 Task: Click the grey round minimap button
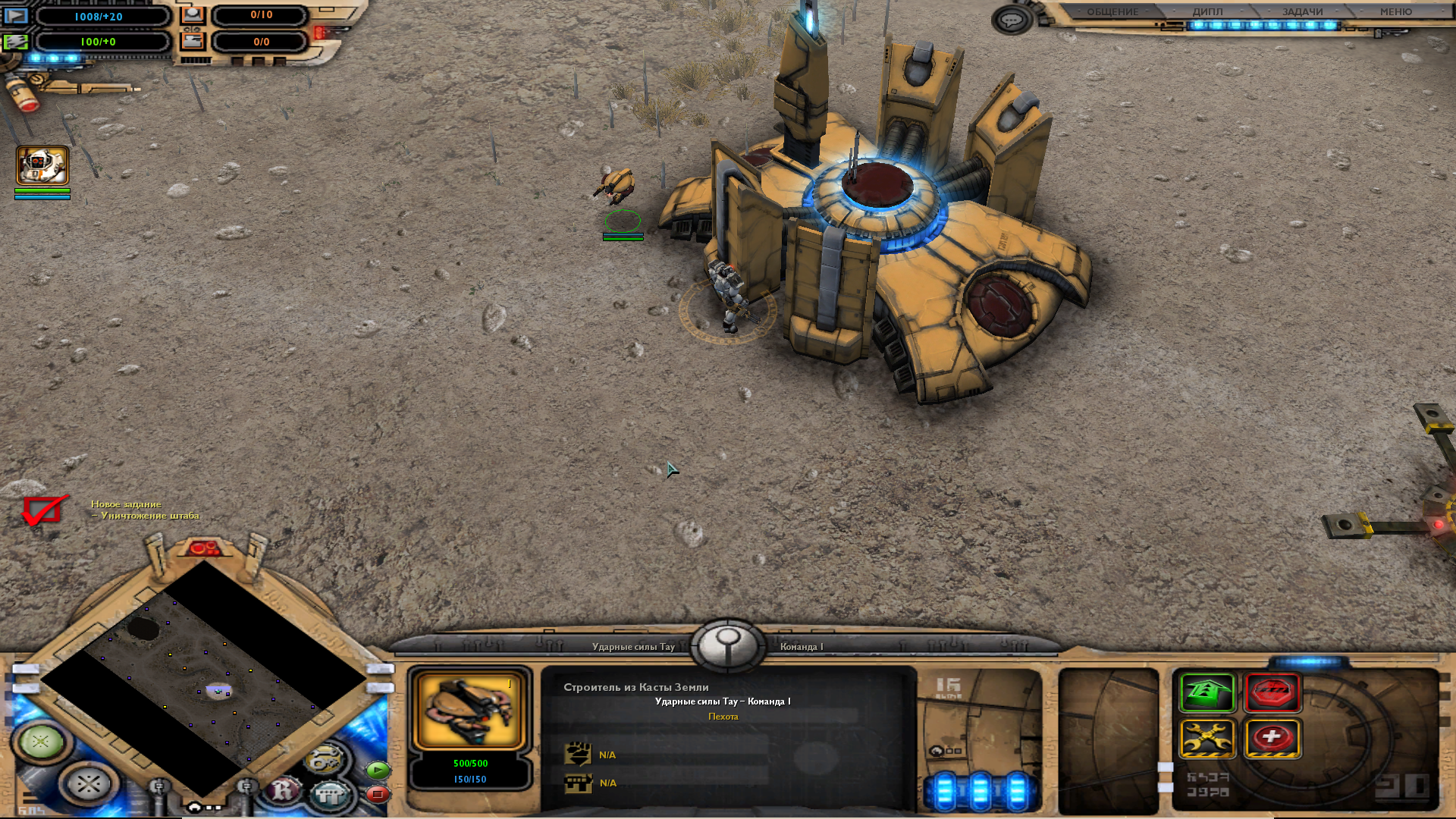[88, 783]
